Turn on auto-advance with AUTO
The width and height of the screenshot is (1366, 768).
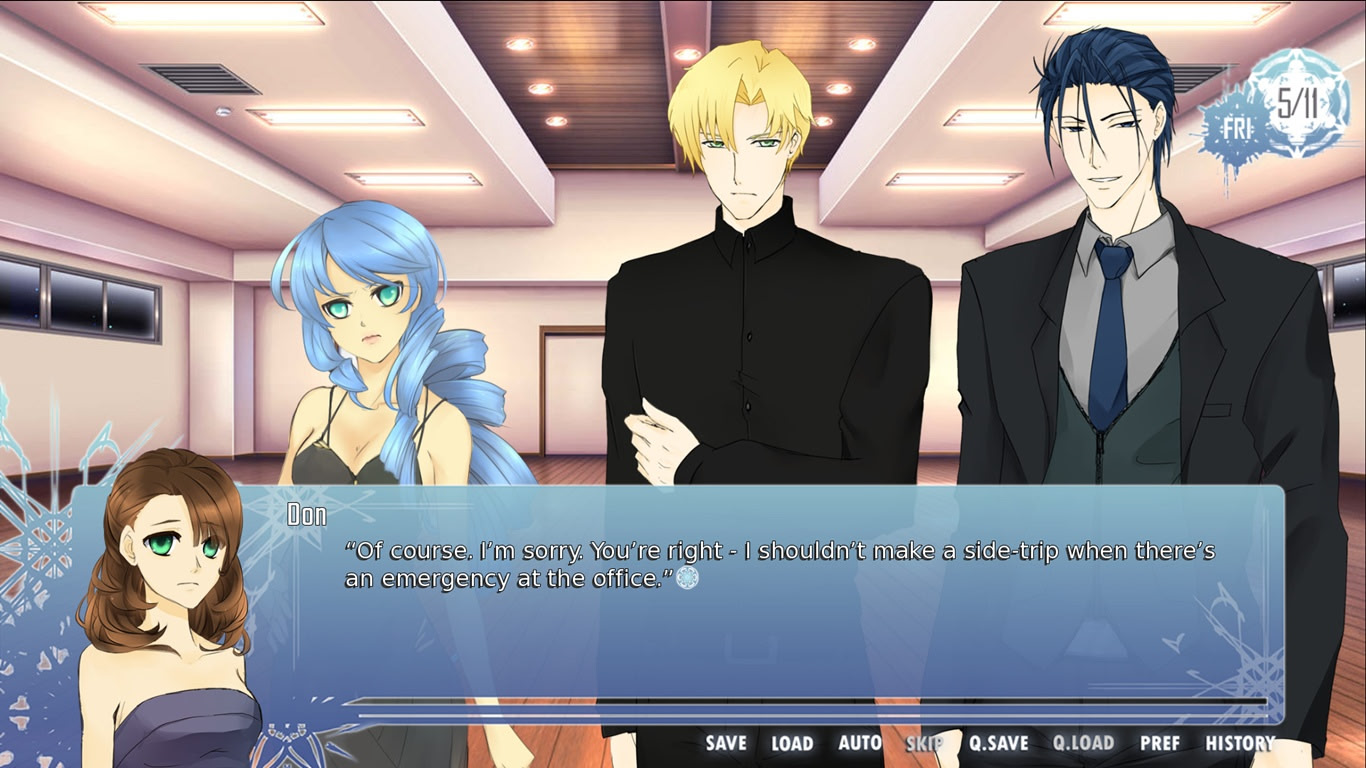coord(858,744)
